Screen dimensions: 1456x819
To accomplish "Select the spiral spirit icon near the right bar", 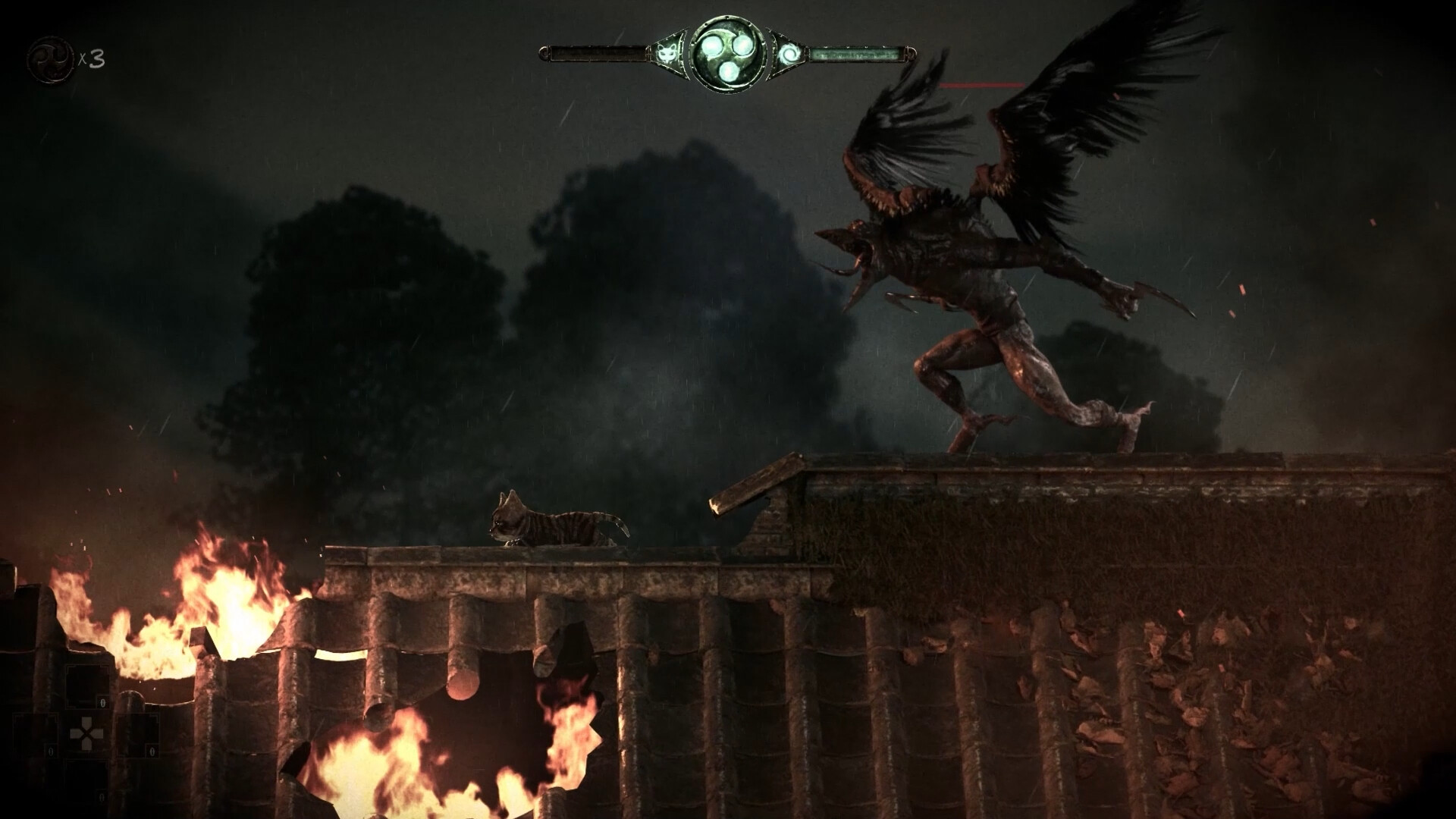I will pyautogui.click(x=790, y=55).
